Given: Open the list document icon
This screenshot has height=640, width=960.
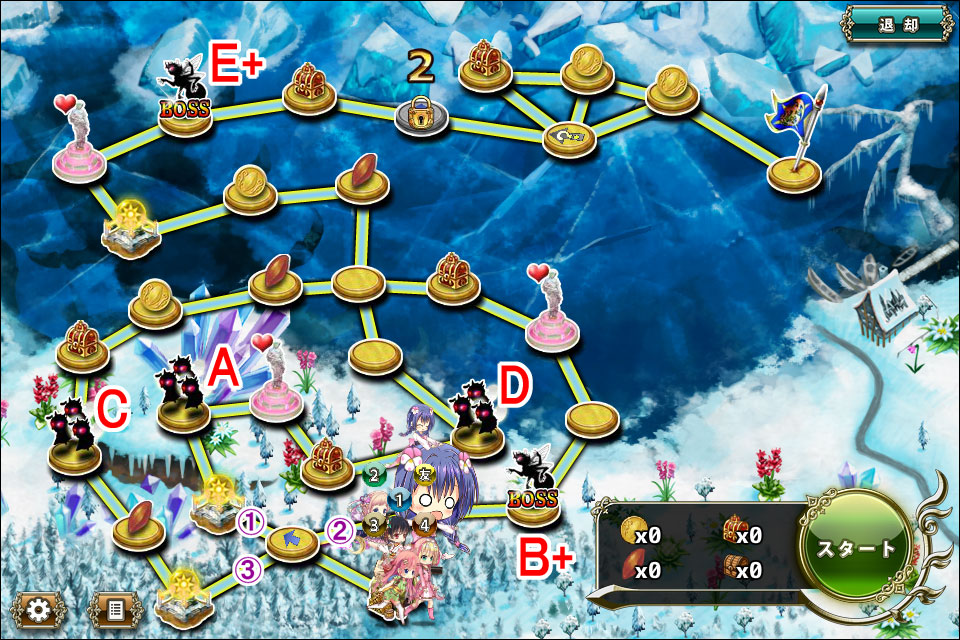Looking at the screenshot, I should (112, 608).
